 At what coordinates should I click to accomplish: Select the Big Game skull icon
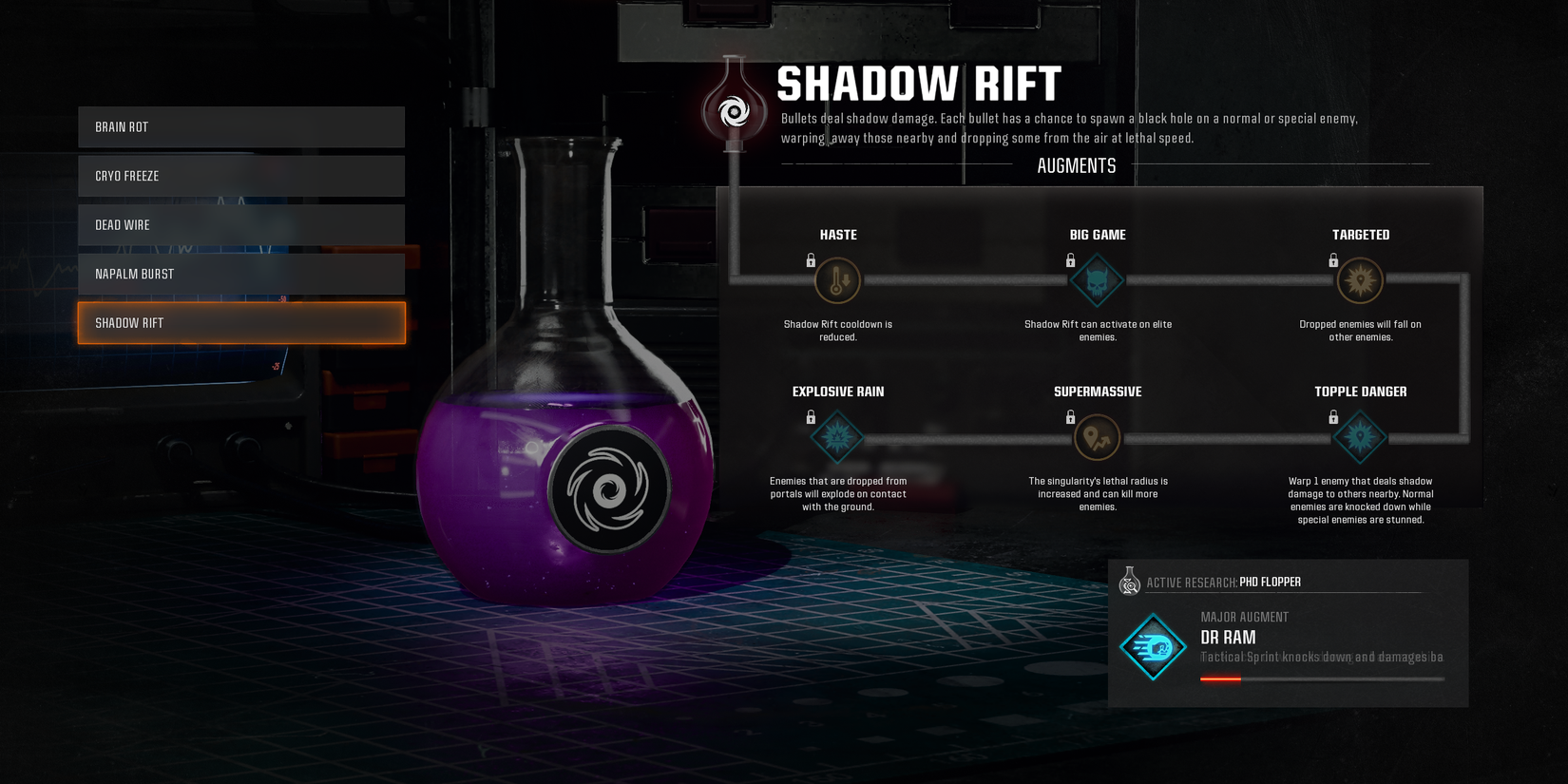tap(1098, 280)
